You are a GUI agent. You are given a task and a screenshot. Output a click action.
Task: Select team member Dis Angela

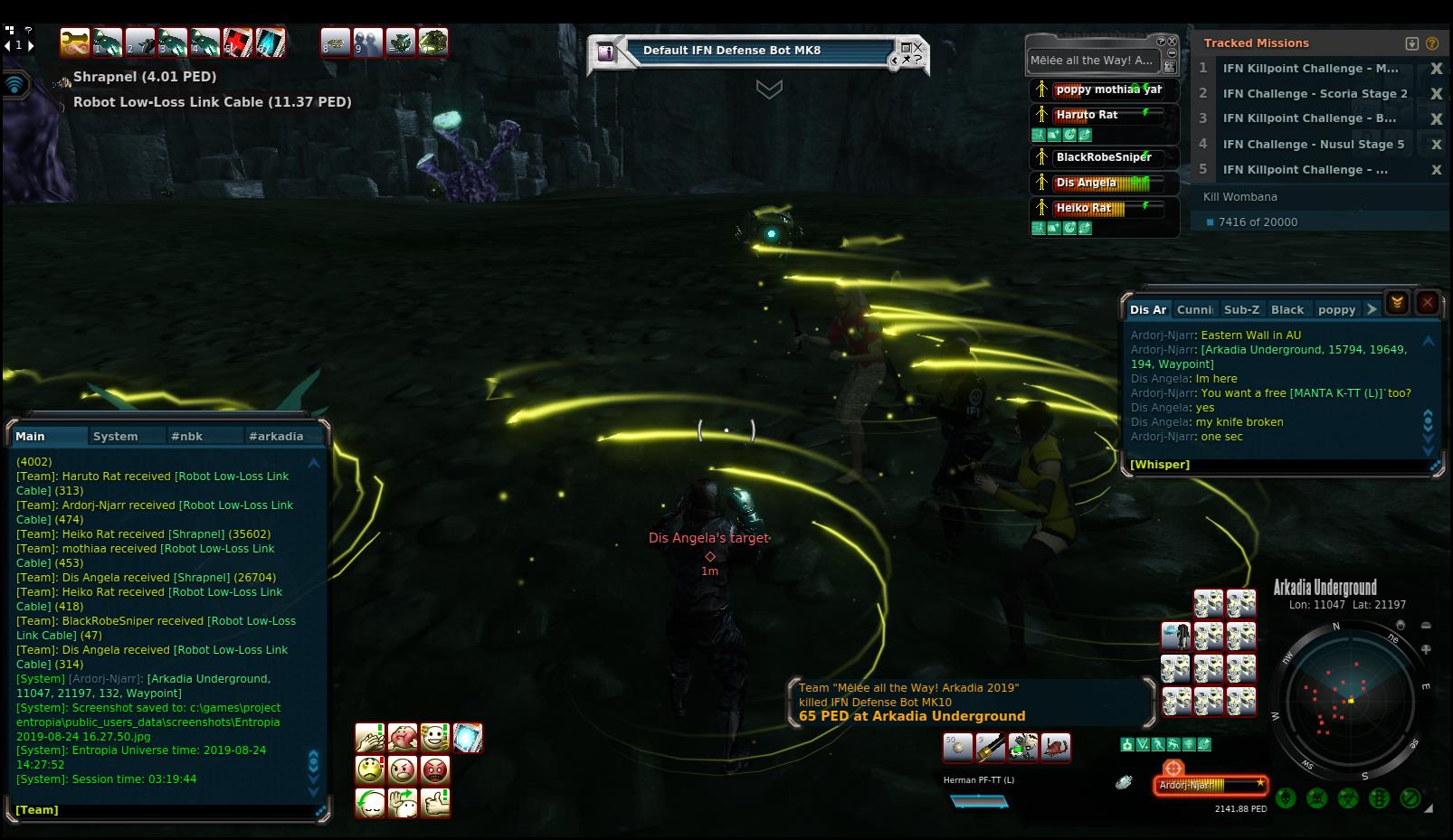point(1086,183)
